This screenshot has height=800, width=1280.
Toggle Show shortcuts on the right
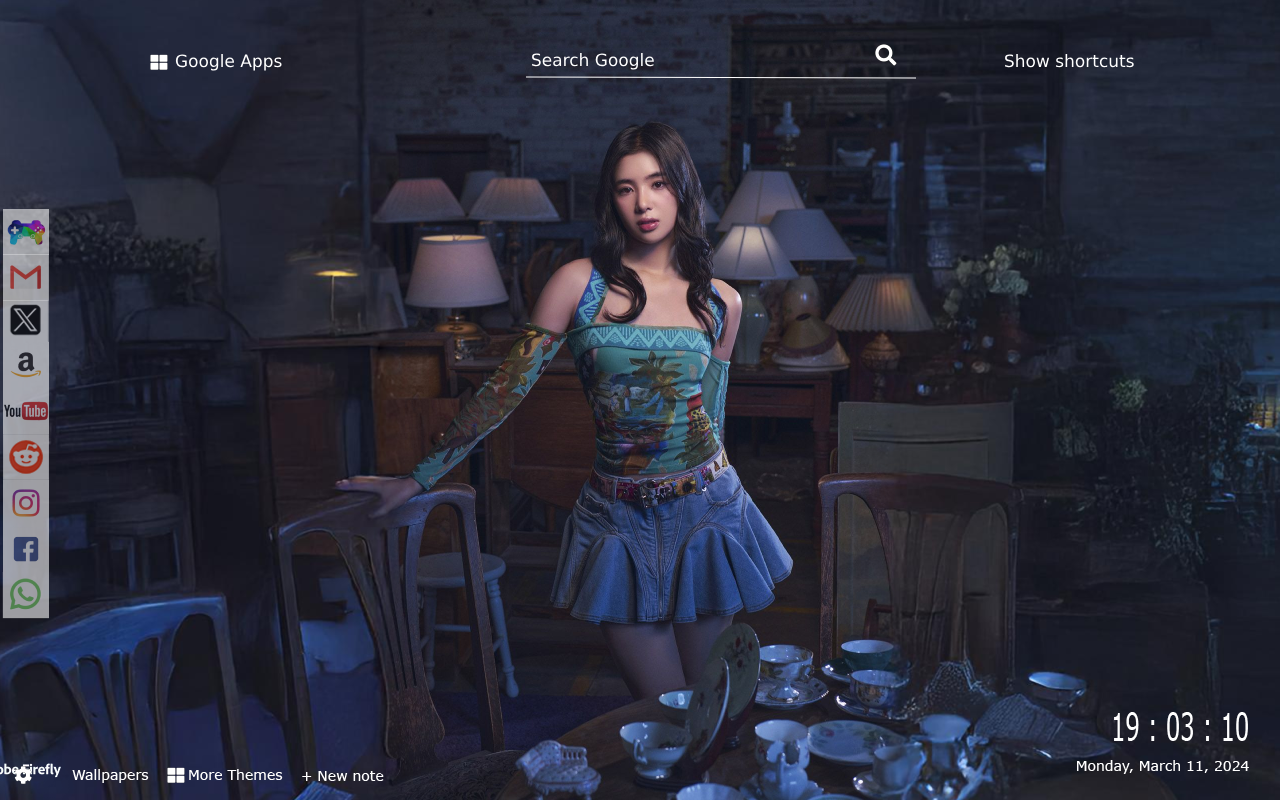click(1069, 61)
